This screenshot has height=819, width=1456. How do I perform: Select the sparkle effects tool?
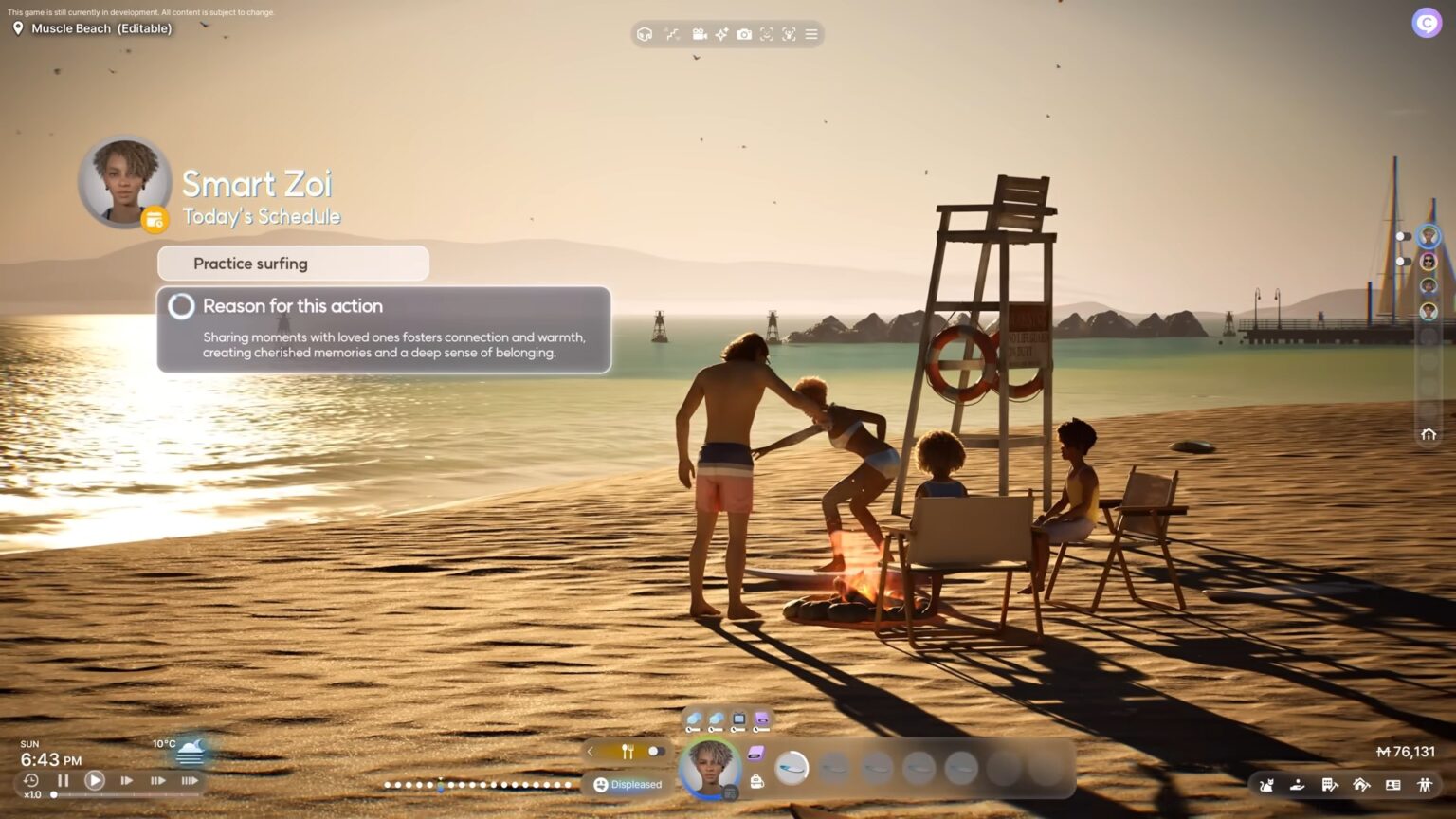(721, 34)
